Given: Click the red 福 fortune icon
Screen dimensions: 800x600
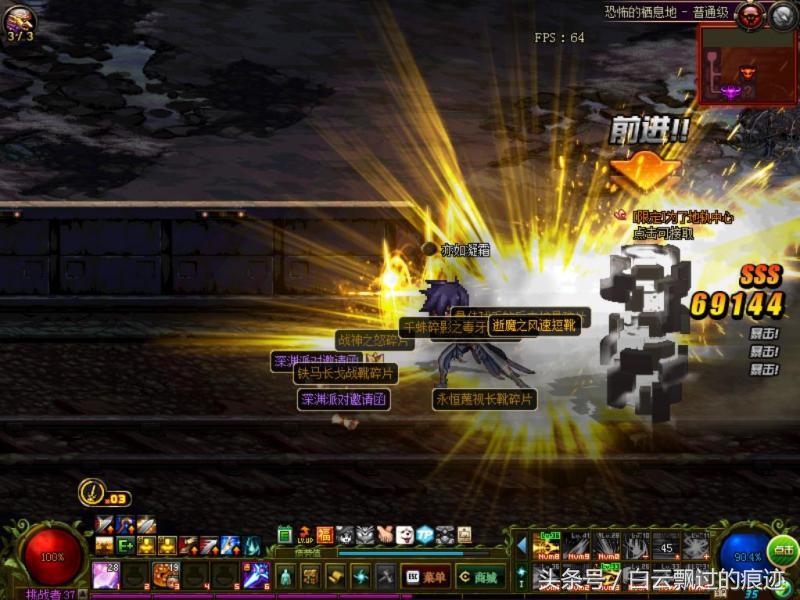Looking at the screenshot, I should point(324,535).
